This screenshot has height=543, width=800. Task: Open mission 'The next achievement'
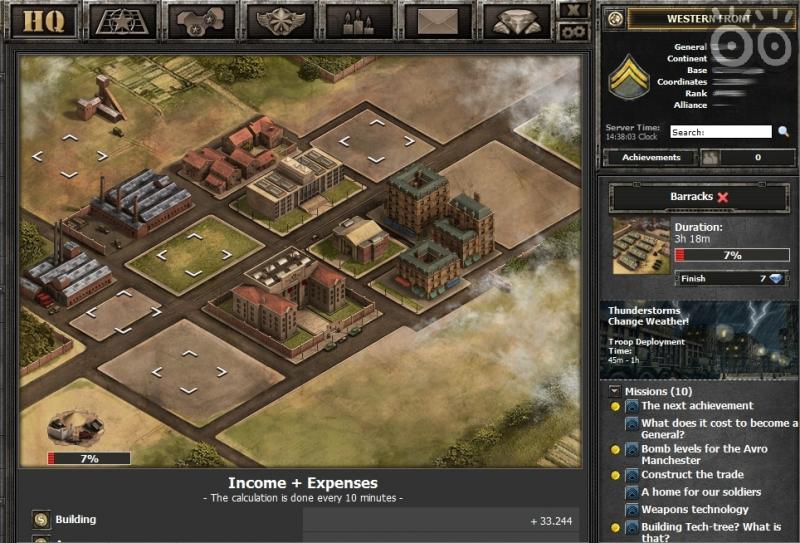[697, 406]
